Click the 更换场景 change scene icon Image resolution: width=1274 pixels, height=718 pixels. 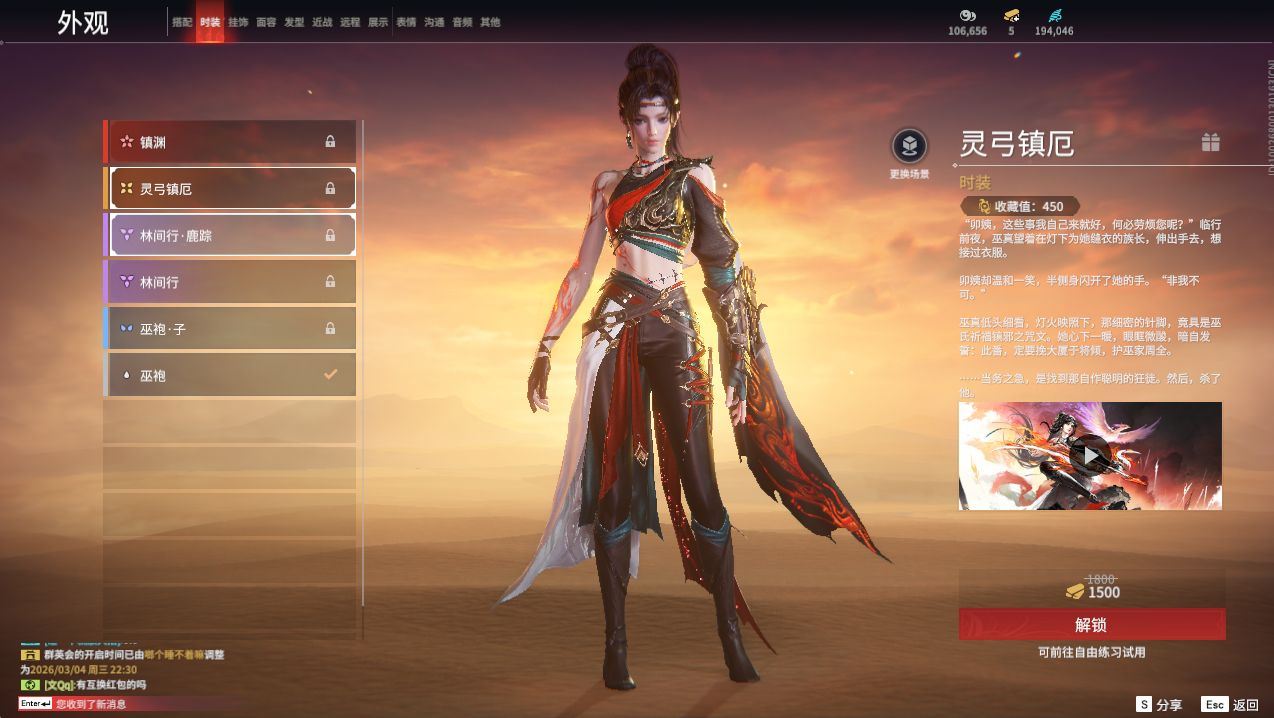909,147
